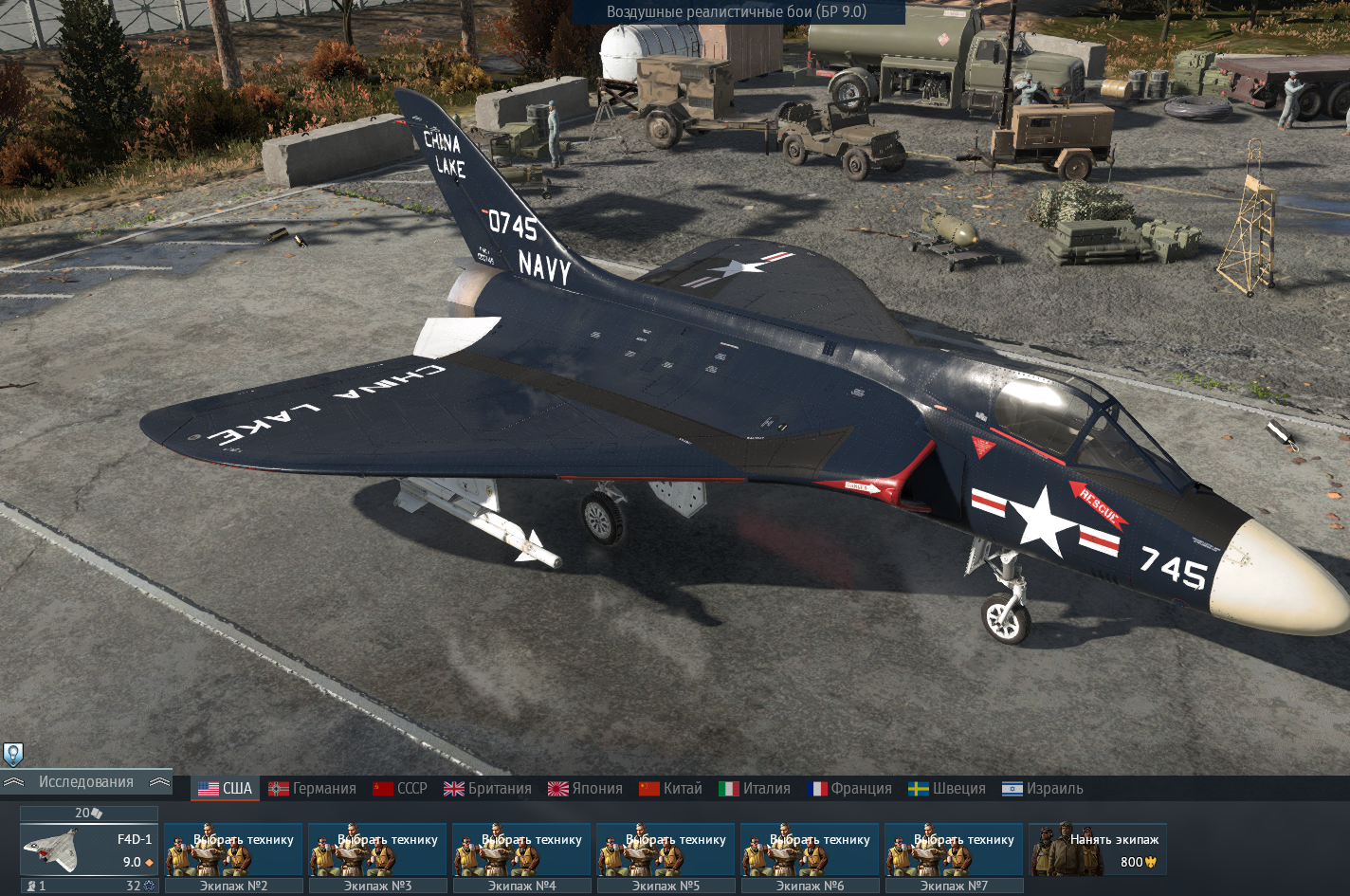The image size is (1350, 896).
Task: Select a vehicle for Экипаж №5
Action: coord(666,850)
